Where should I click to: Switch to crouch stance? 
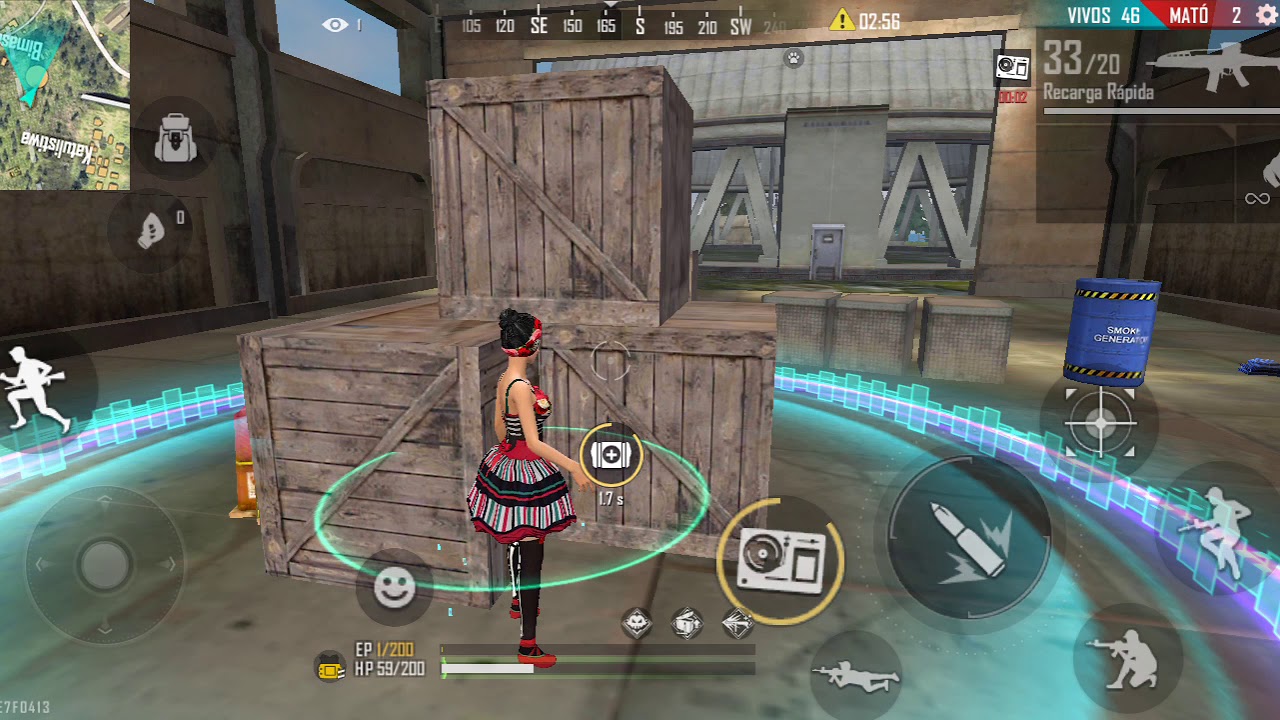tap(1127, 658)
